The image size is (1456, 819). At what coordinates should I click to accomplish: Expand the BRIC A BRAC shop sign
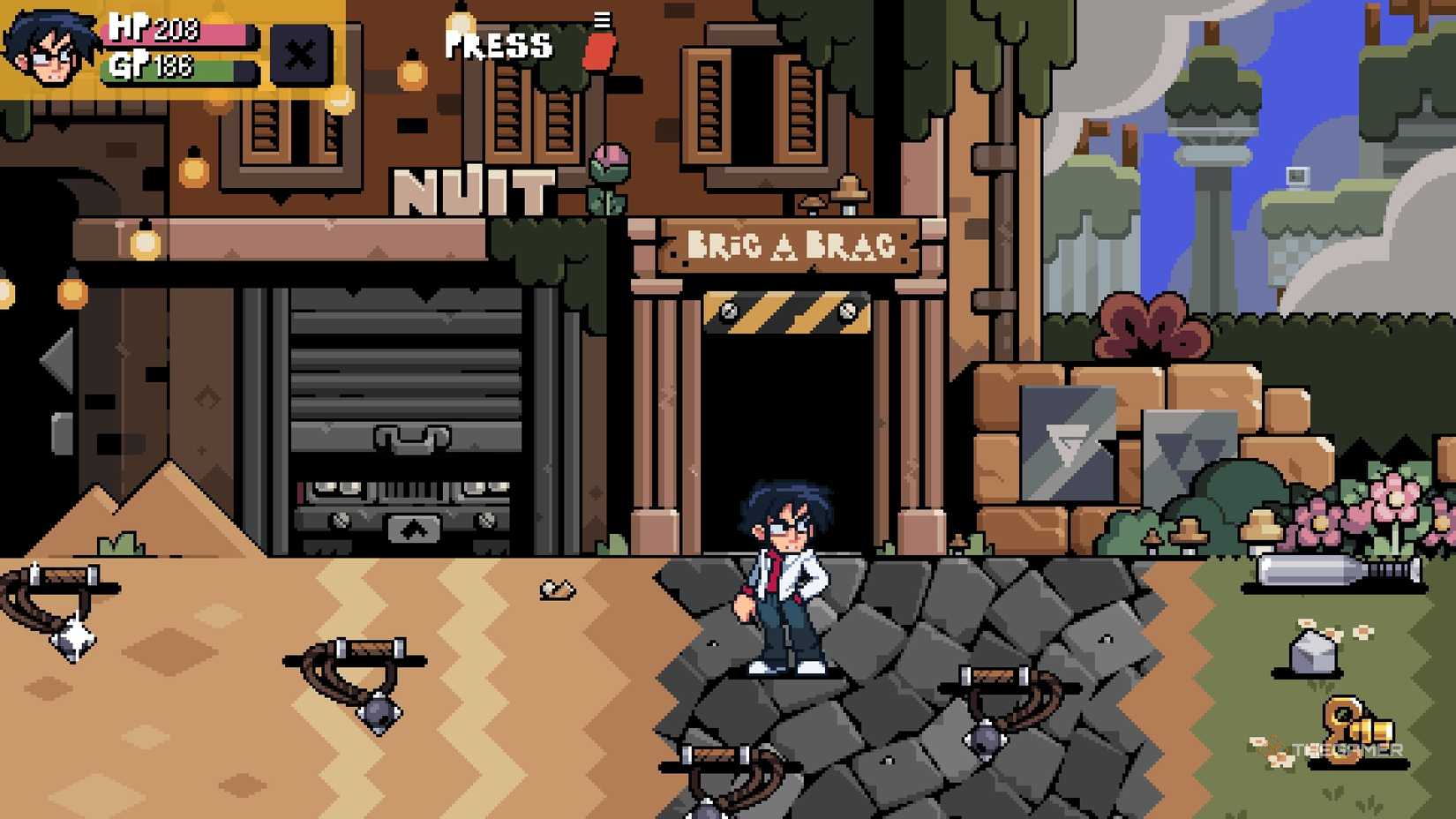click(x=781, y=245)
